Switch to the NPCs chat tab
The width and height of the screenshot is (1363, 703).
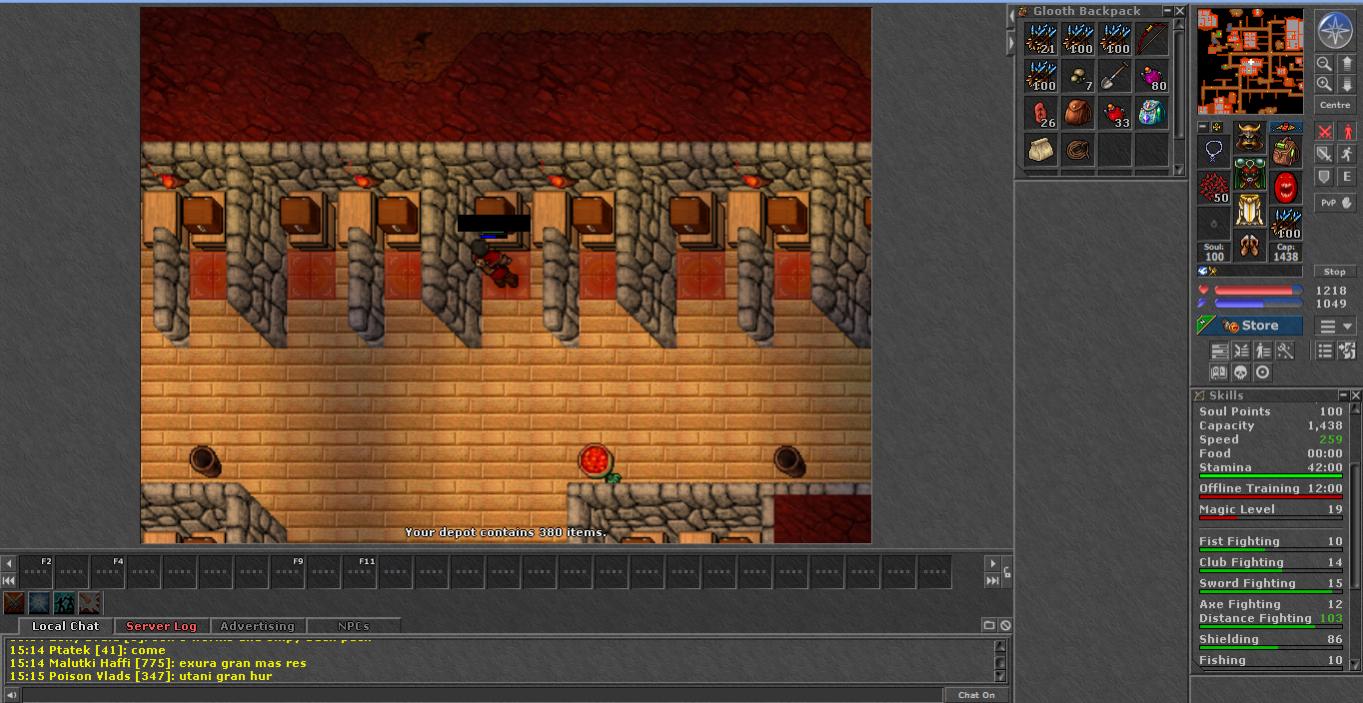coord(353,626)
